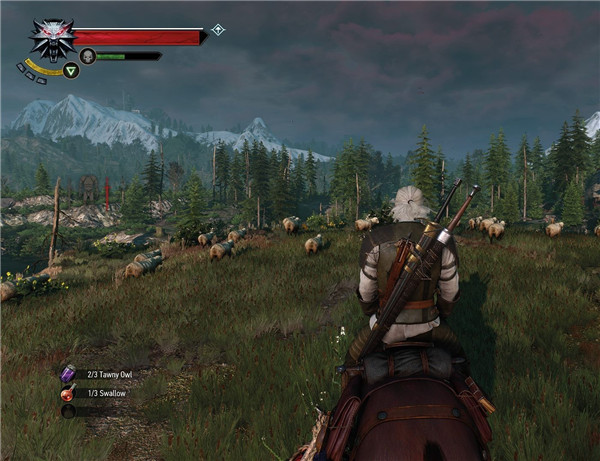This screenshot has width=600, height=461.
Task: Select the green triangle active sign icon
Action: [70, 70]
